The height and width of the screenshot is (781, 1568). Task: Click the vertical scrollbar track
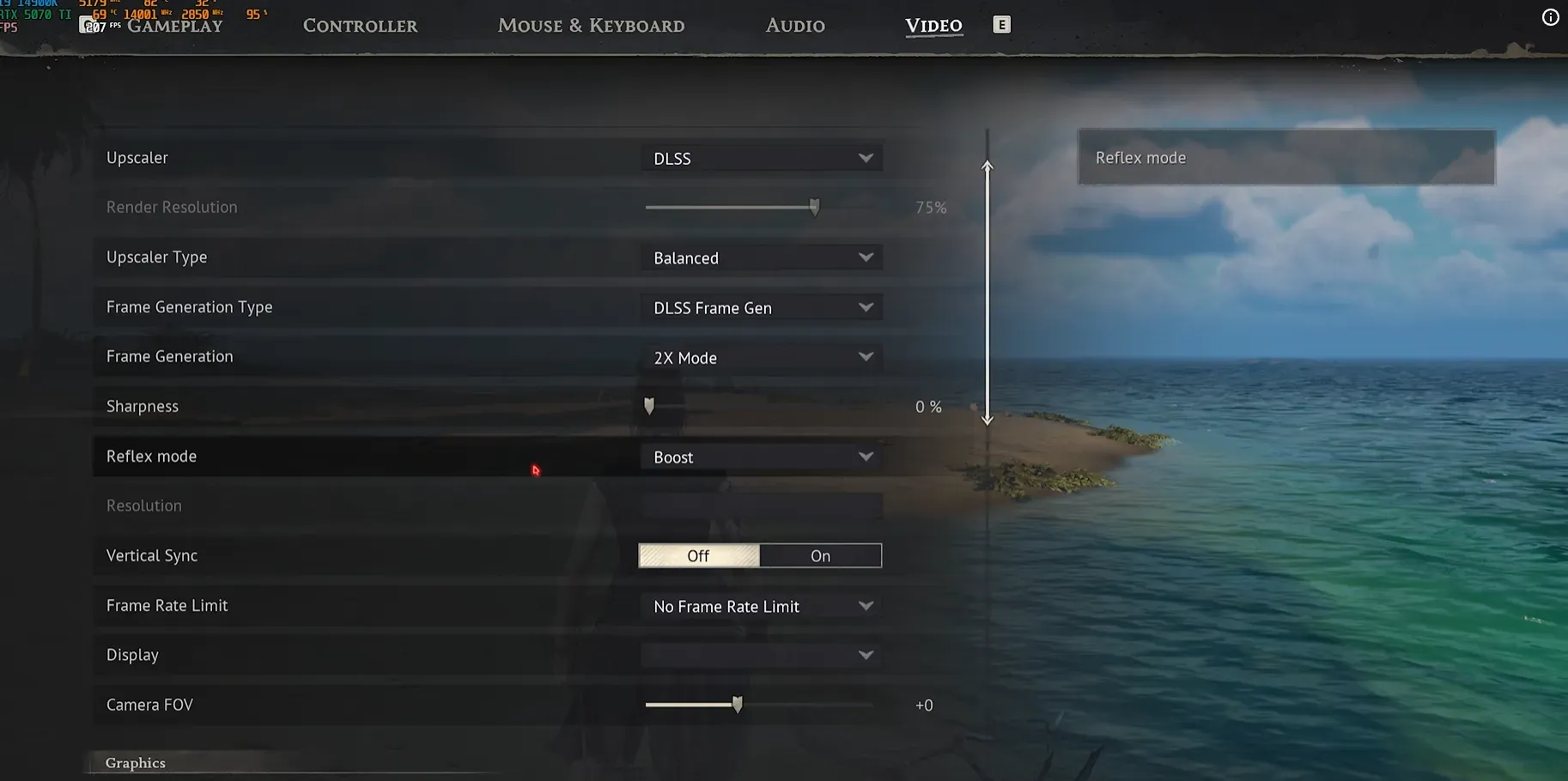coord(987,292)
